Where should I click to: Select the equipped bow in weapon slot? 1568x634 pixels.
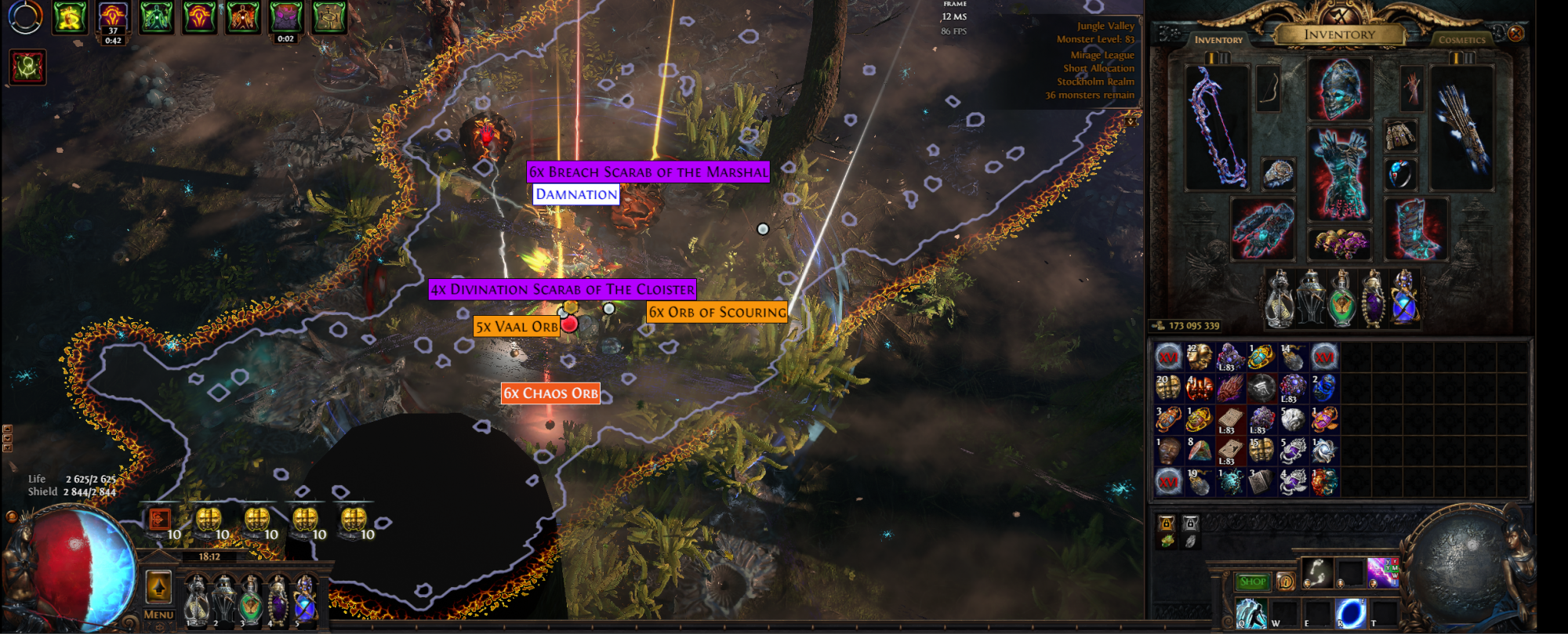1217,127
